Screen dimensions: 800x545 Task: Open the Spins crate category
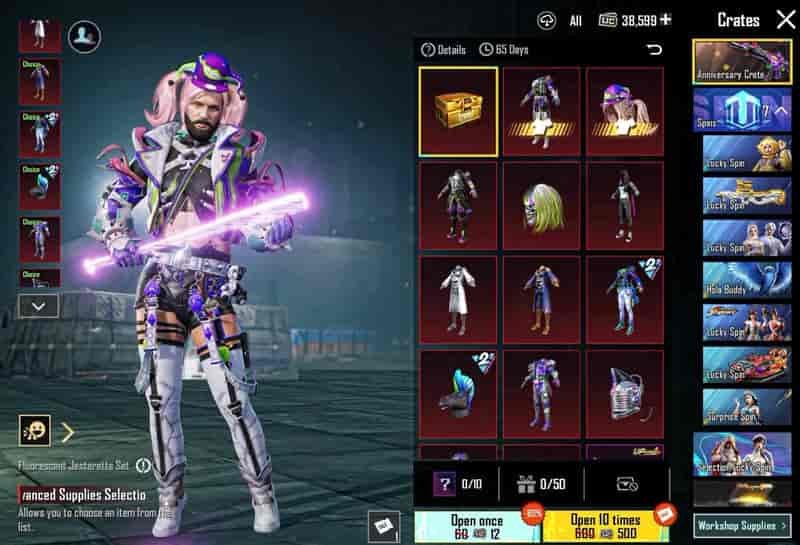(742, 109)
